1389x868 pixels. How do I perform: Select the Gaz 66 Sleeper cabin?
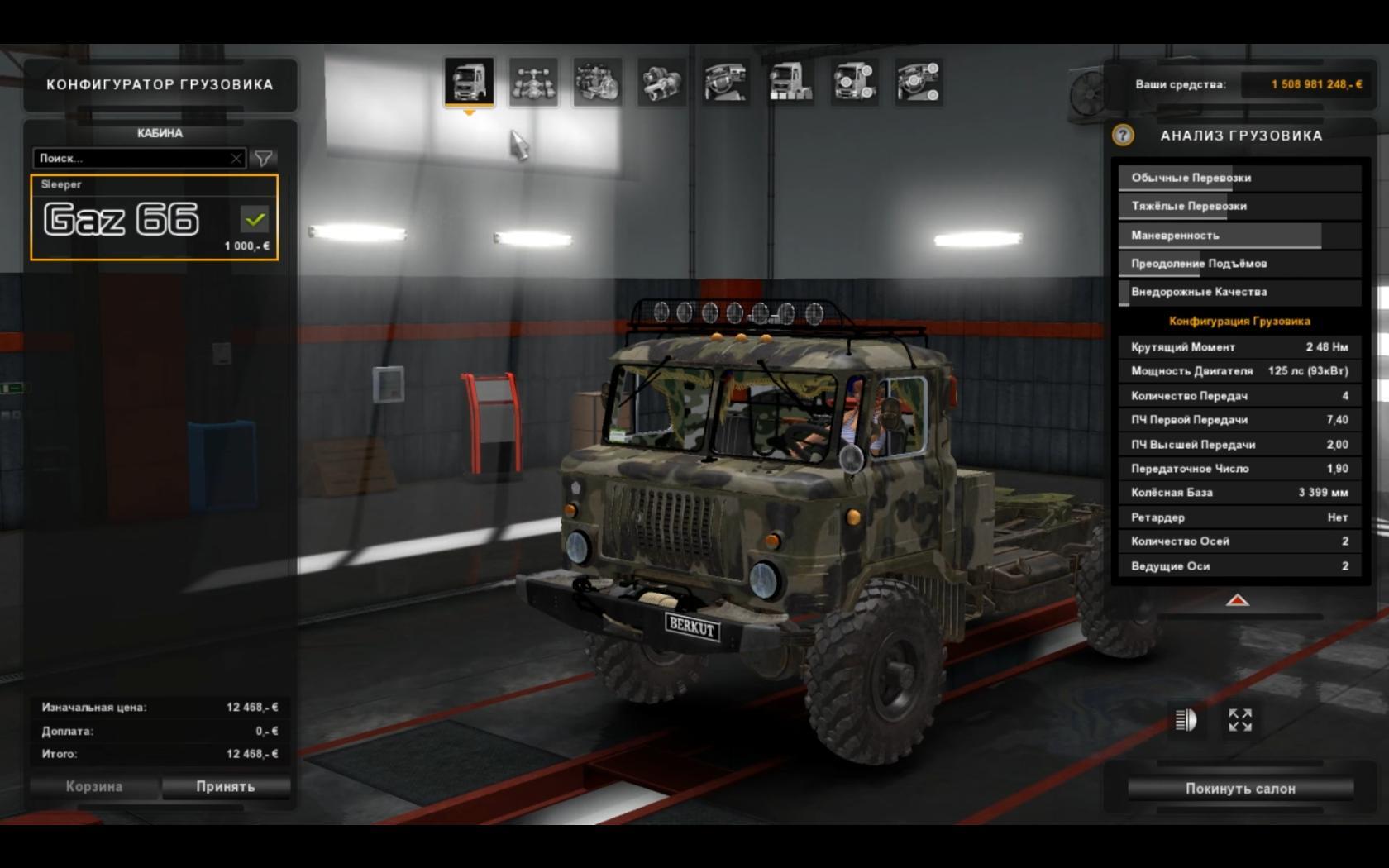tap(155, 217)
